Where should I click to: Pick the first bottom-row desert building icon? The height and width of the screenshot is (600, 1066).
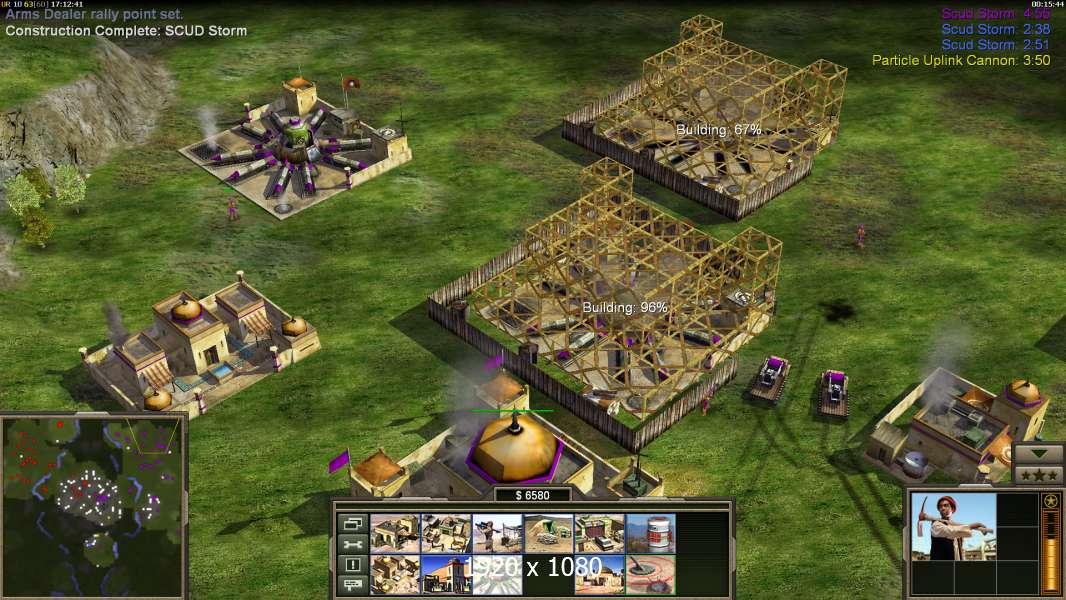click(395, 575)
